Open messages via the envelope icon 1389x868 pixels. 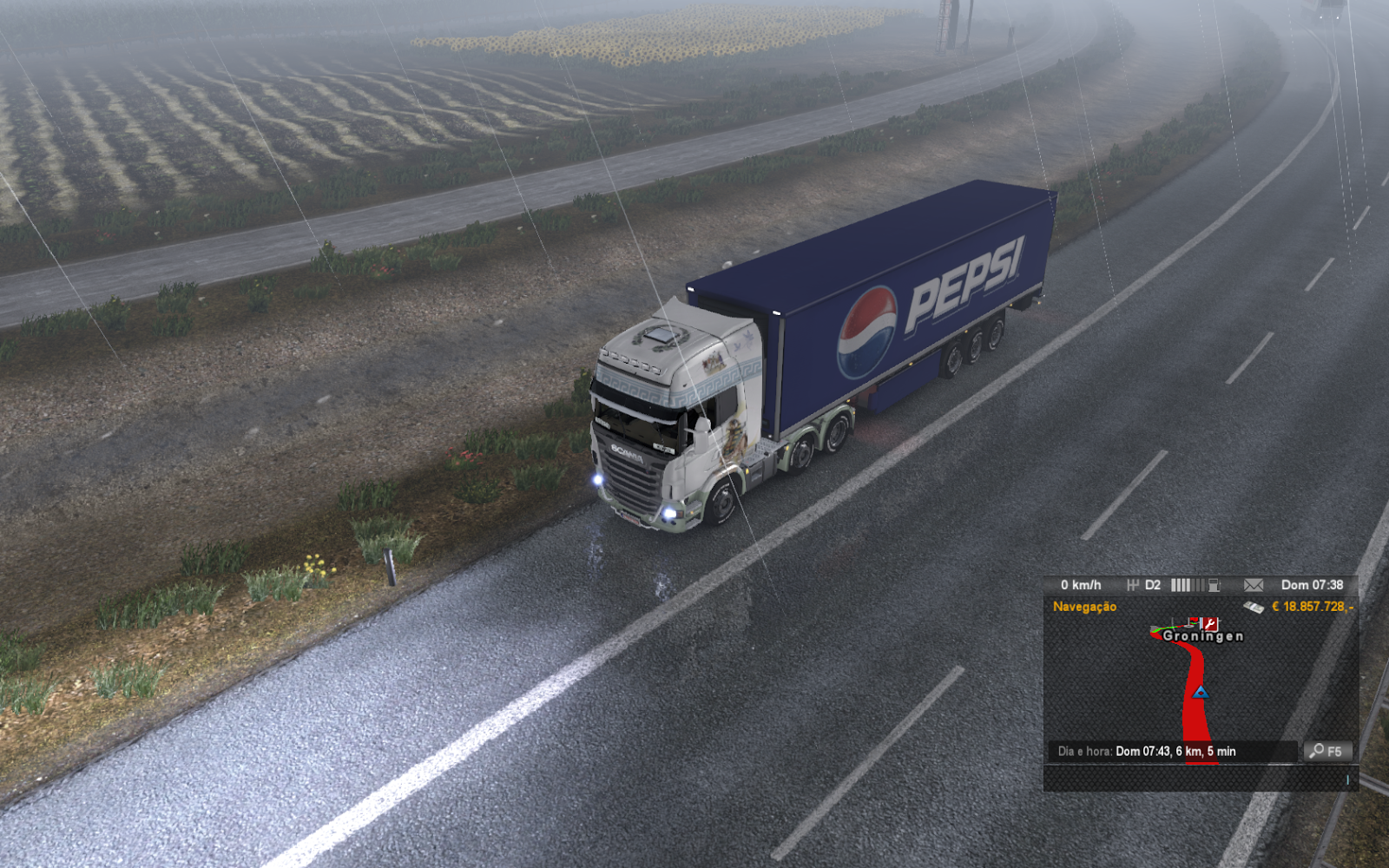[x=1253, y=585]
